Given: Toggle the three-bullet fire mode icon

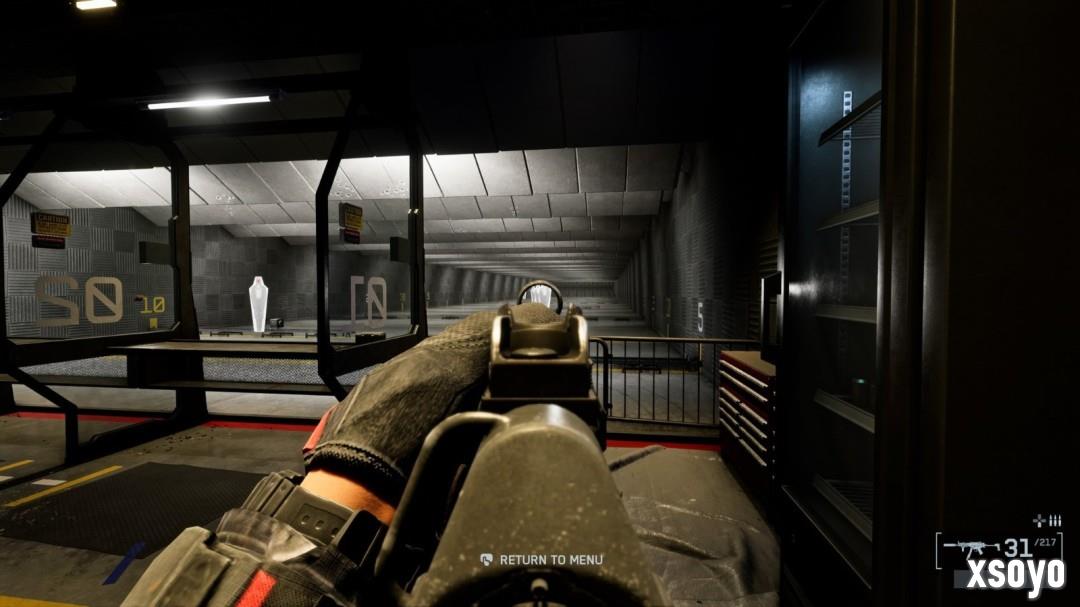Looking at the screenshot, I should (1054, 520).
